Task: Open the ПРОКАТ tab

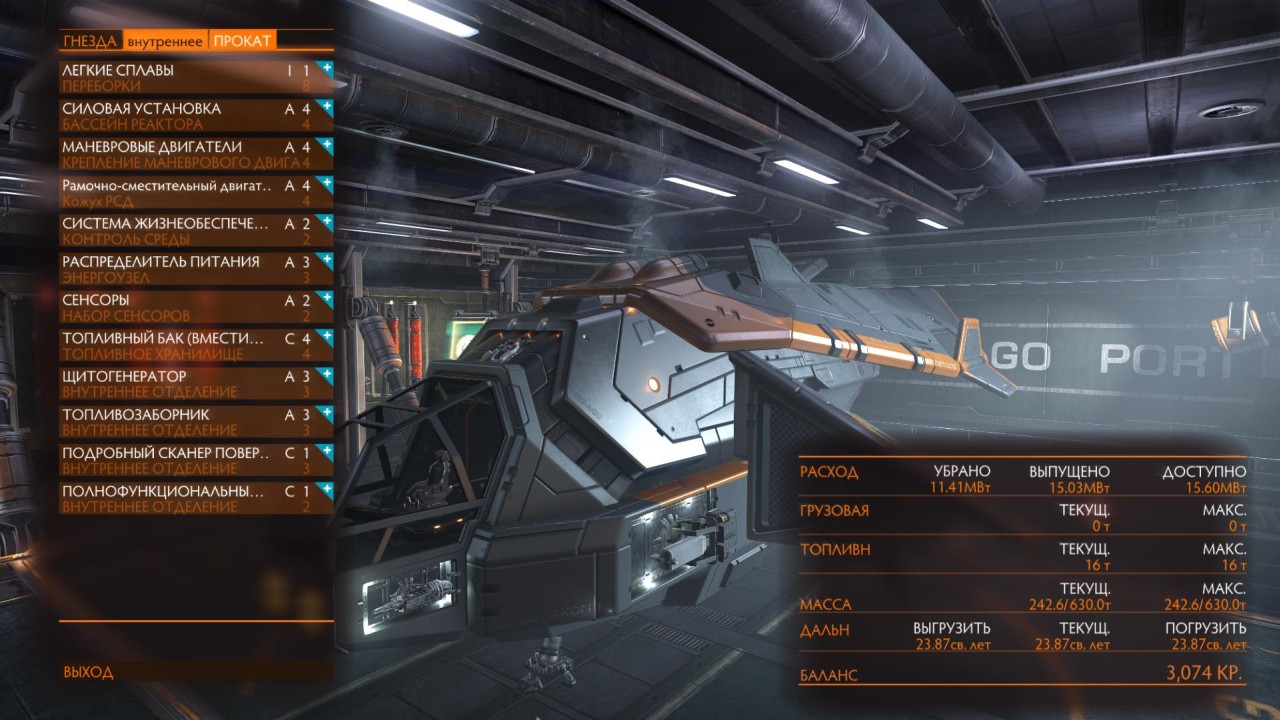Action: click(241, 41)
